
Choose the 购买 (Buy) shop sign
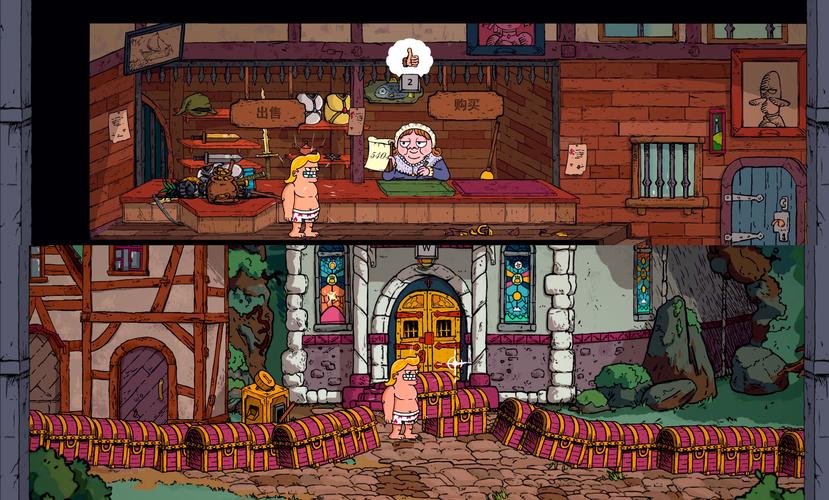(465, 104)
